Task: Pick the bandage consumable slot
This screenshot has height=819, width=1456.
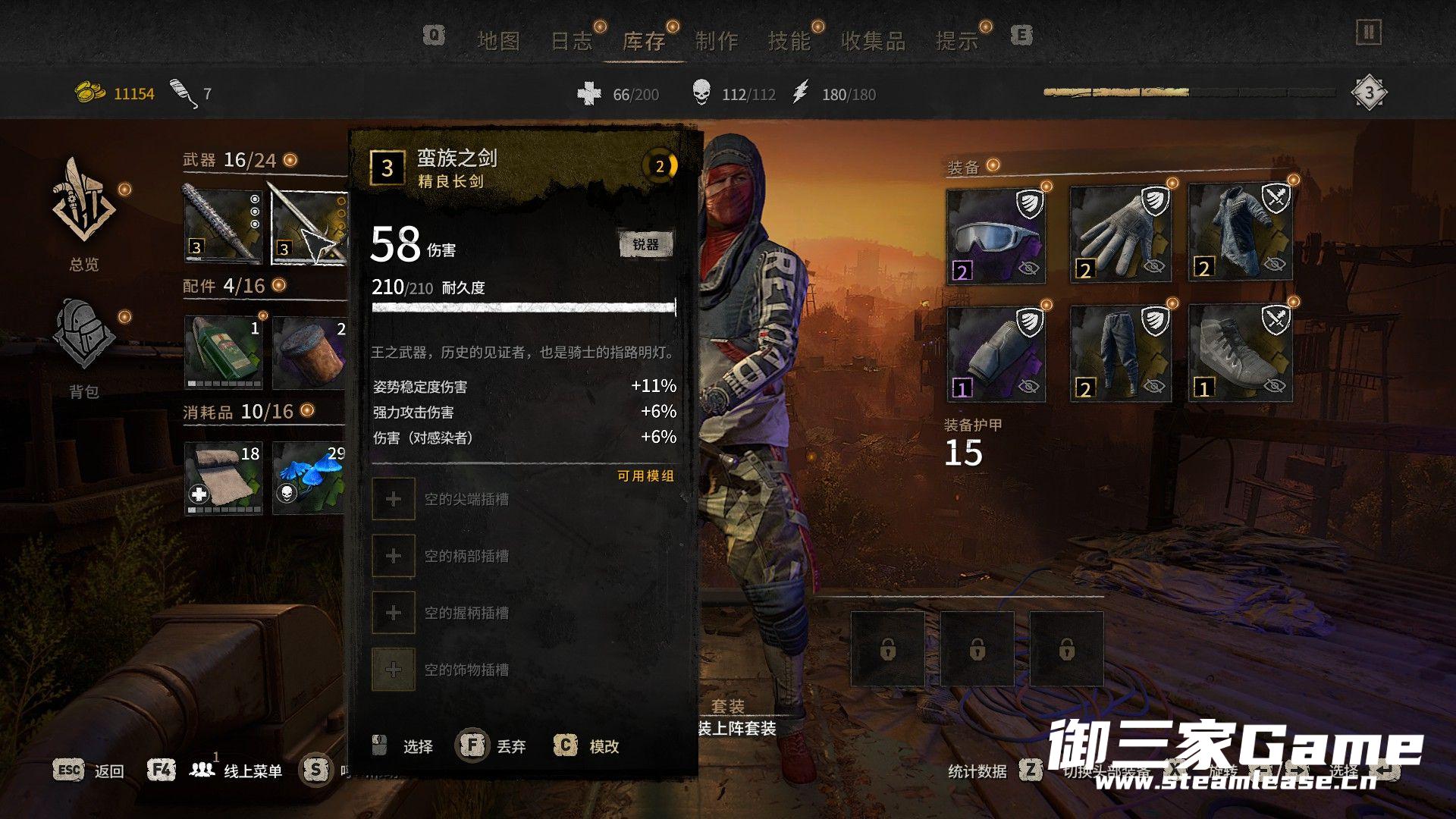Action: tap(223, 478)
